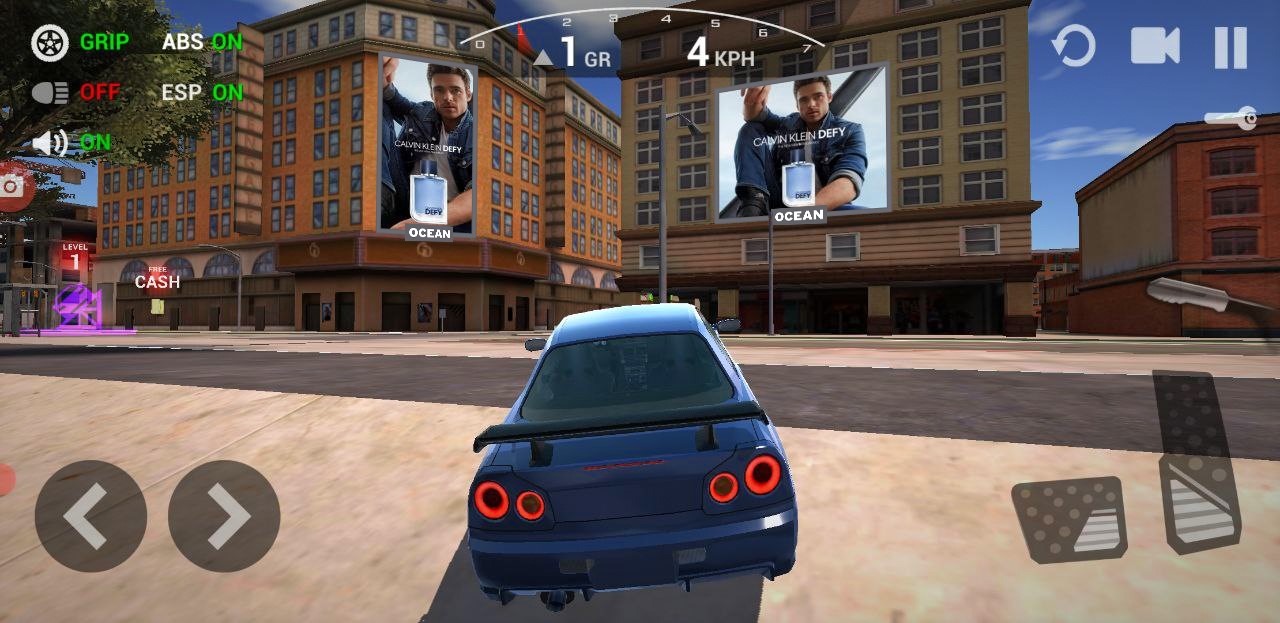Steer right with the right arrow

pyautogui.click(x=224, y=516)
